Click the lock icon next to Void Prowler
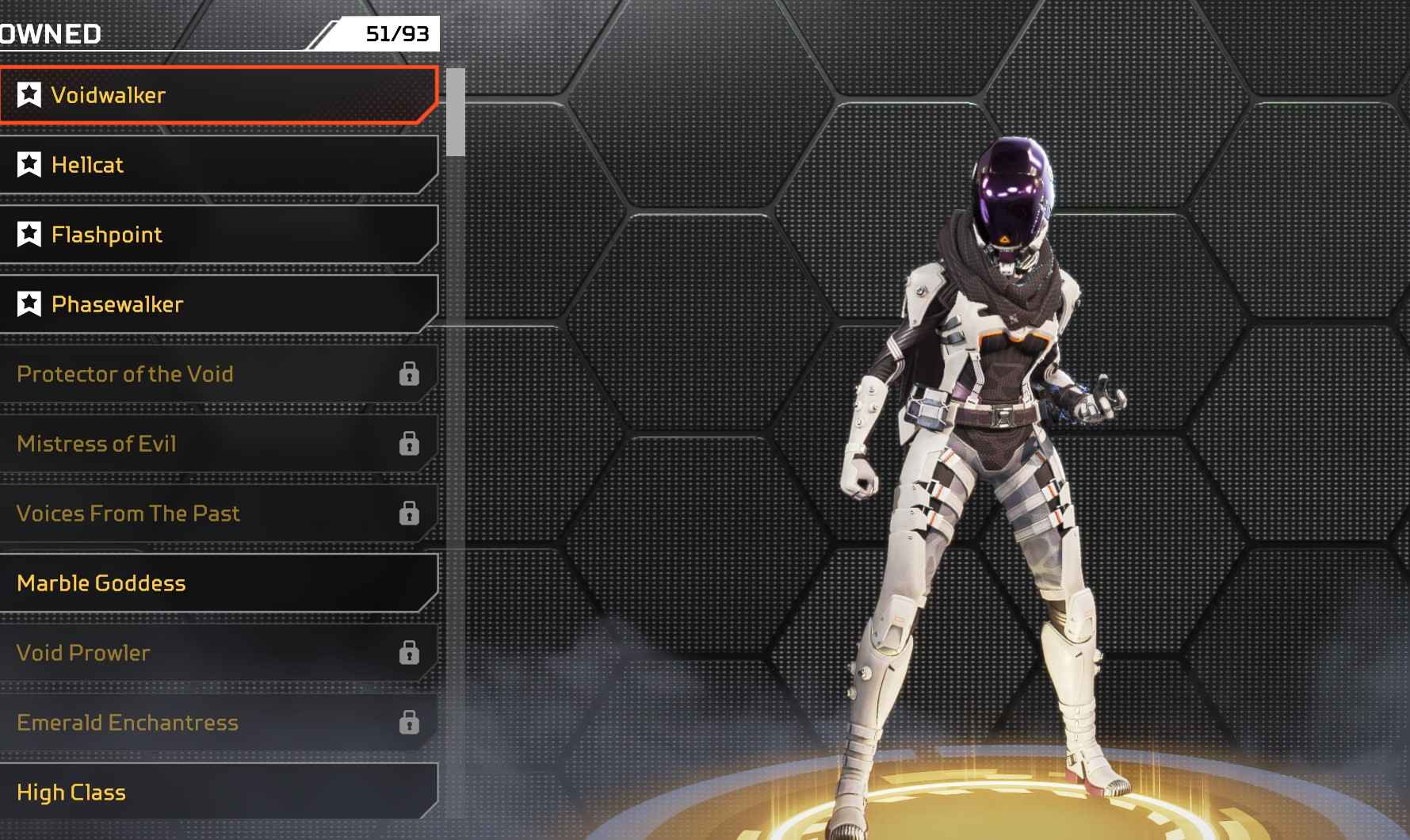Image resolution: width=1410 pixels, height=840 pixels. coord(410,653)
